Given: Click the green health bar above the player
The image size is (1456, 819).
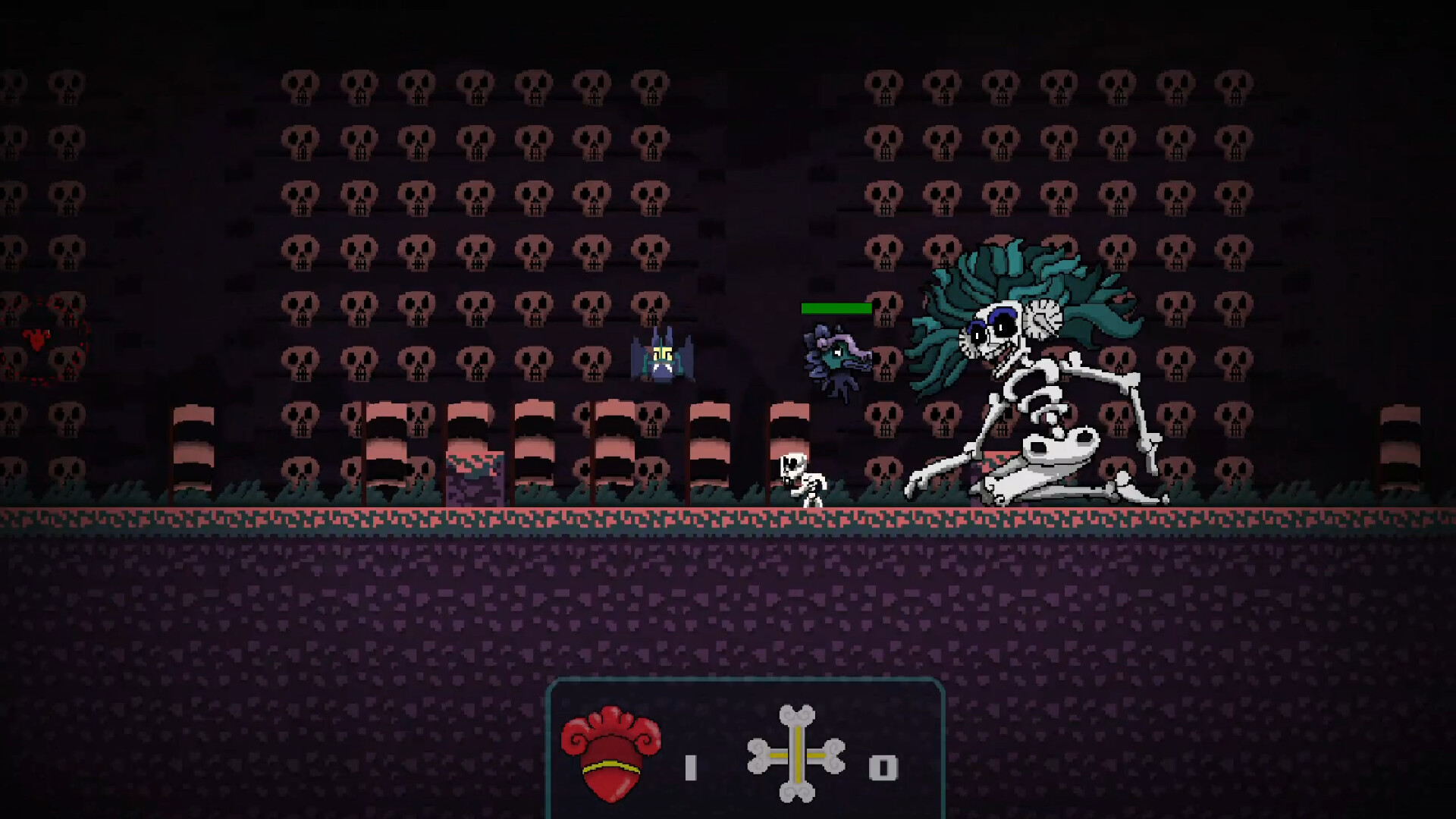Looking at the screenshot, I should [836, 309].
